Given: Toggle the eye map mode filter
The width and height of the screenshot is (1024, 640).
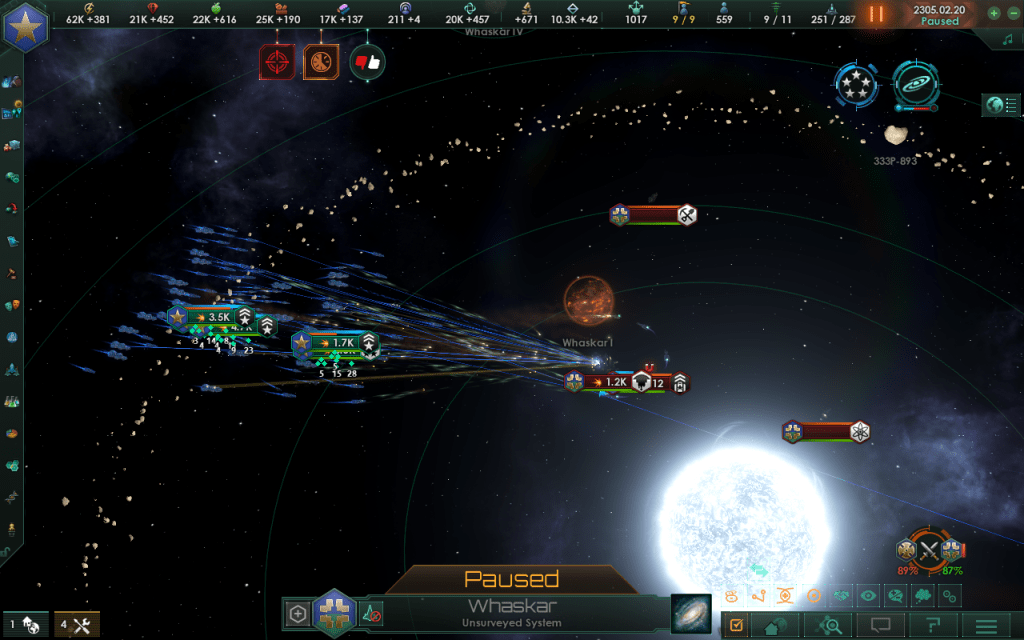Looking at the screenshot, I should coord(868,596).
